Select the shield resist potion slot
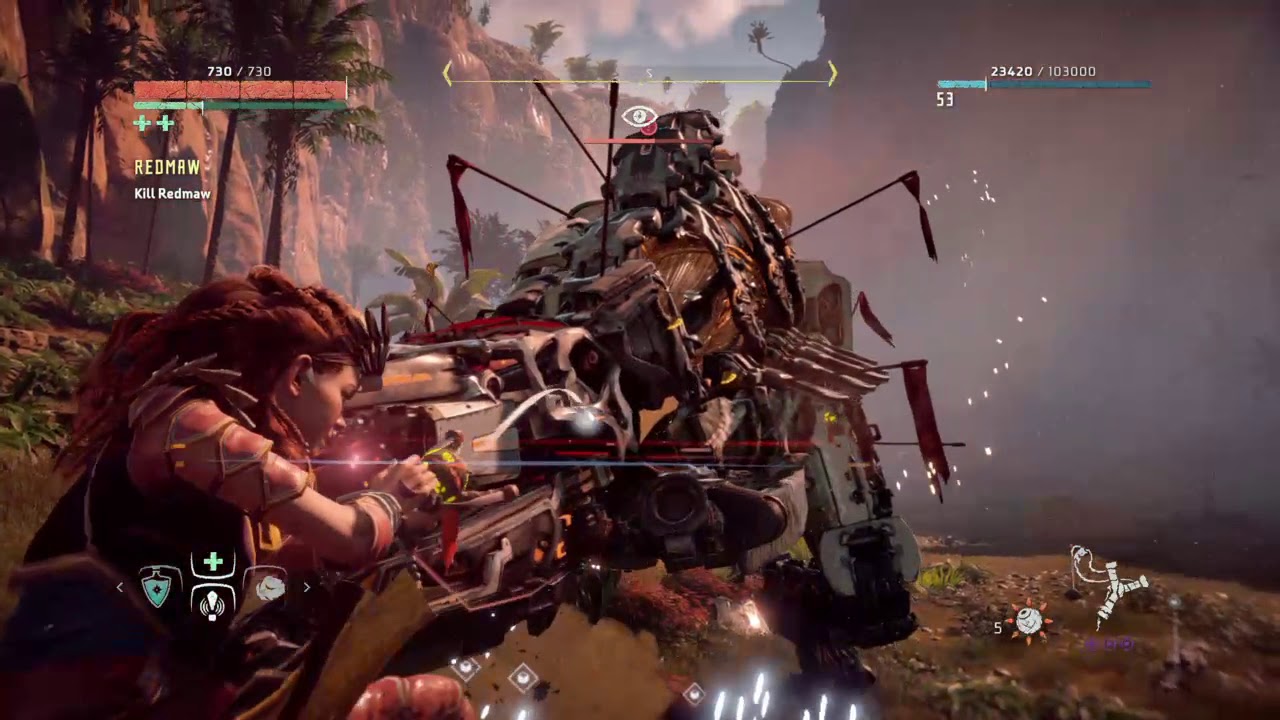Image resolution: width=1280 pixels, height=720 pixels. point(157,588)
